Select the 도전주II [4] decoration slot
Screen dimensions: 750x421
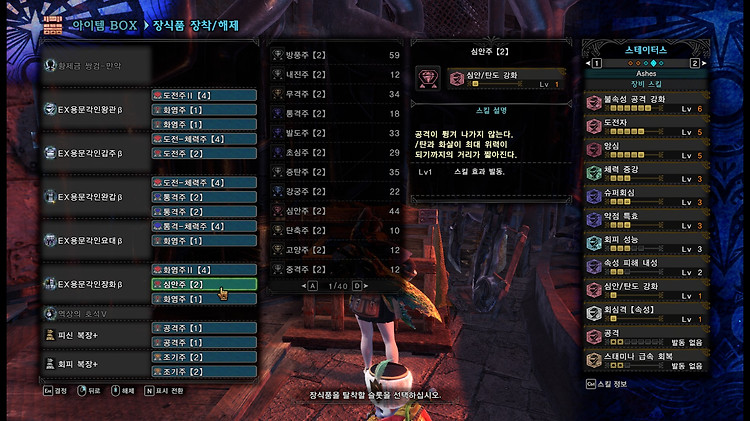coord(204,95)
